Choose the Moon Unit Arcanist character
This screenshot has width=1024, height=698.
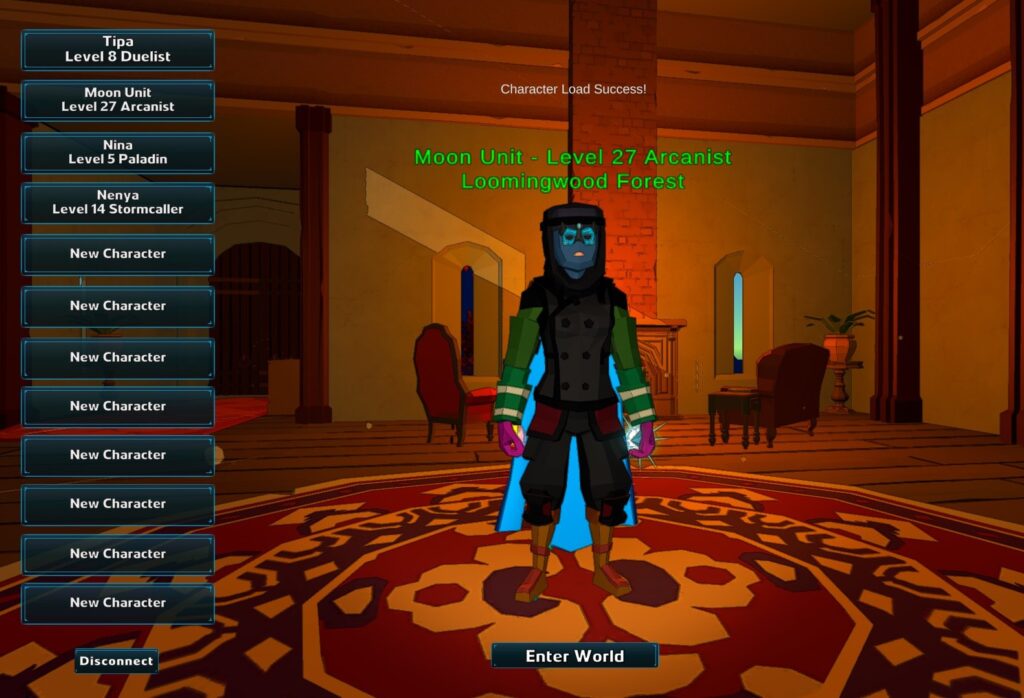click(118, 100)
